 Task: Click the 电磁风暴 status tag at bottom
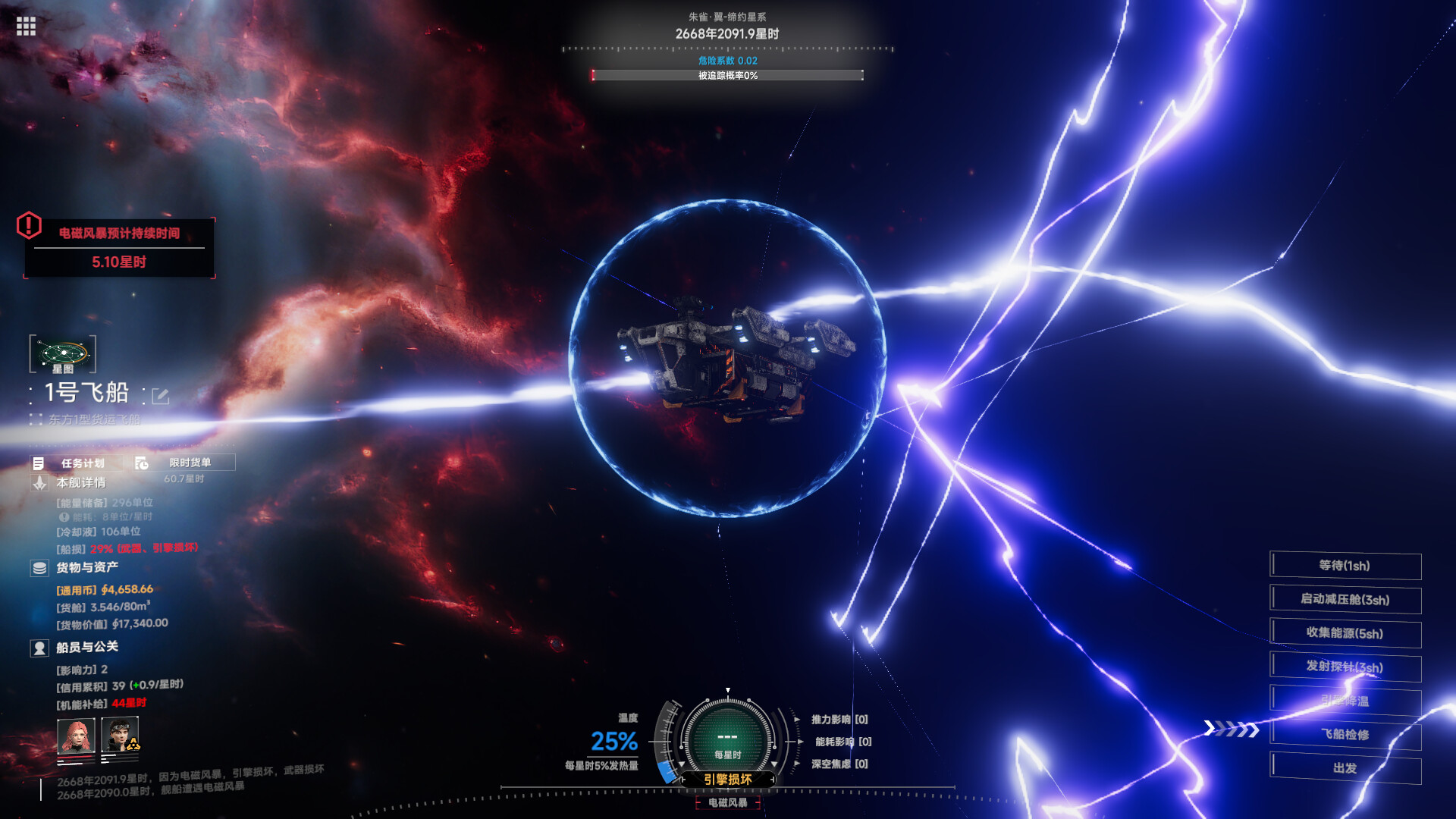point(727,802)
